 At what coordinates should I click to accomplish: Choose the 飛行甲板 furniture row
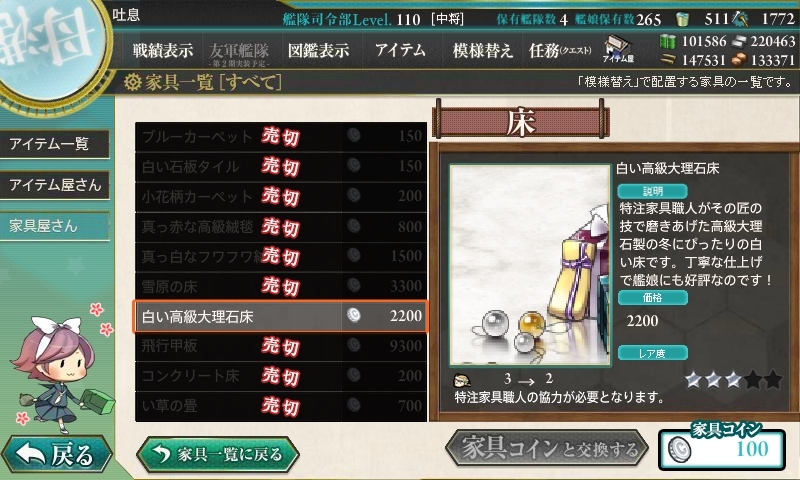click(280, 346)
